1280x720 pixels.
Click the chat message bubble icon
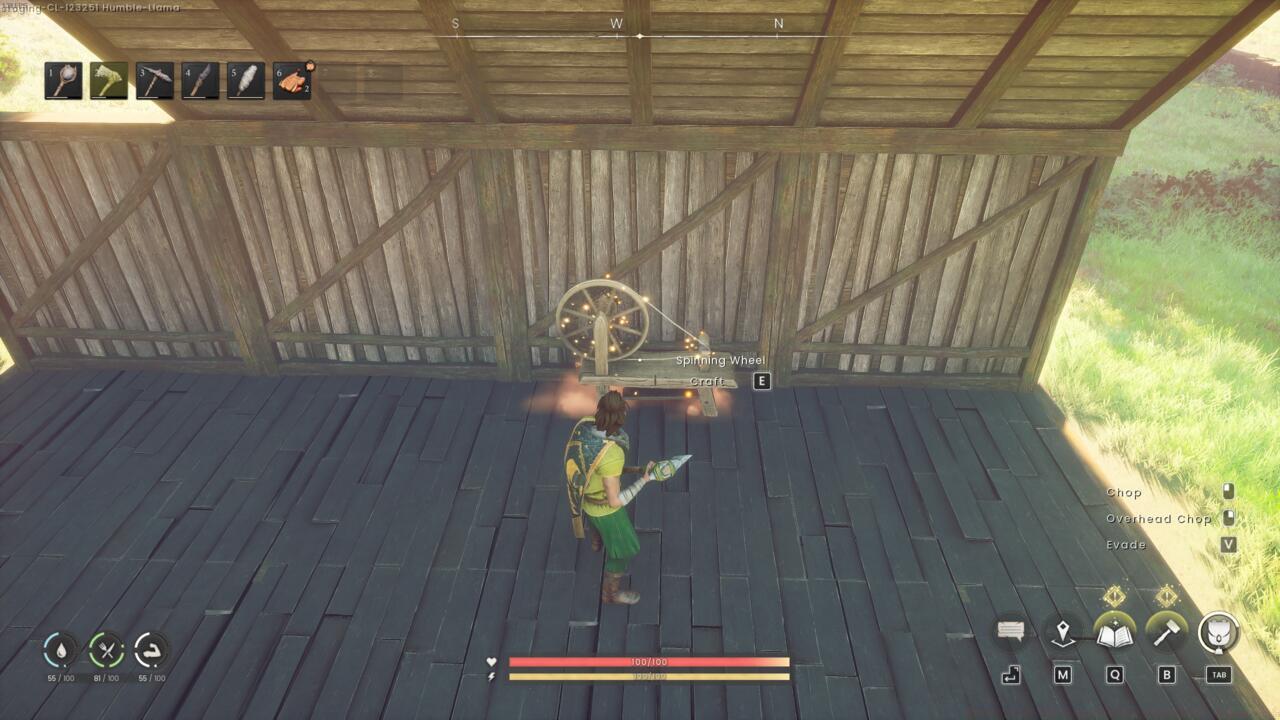point(1013,630)
